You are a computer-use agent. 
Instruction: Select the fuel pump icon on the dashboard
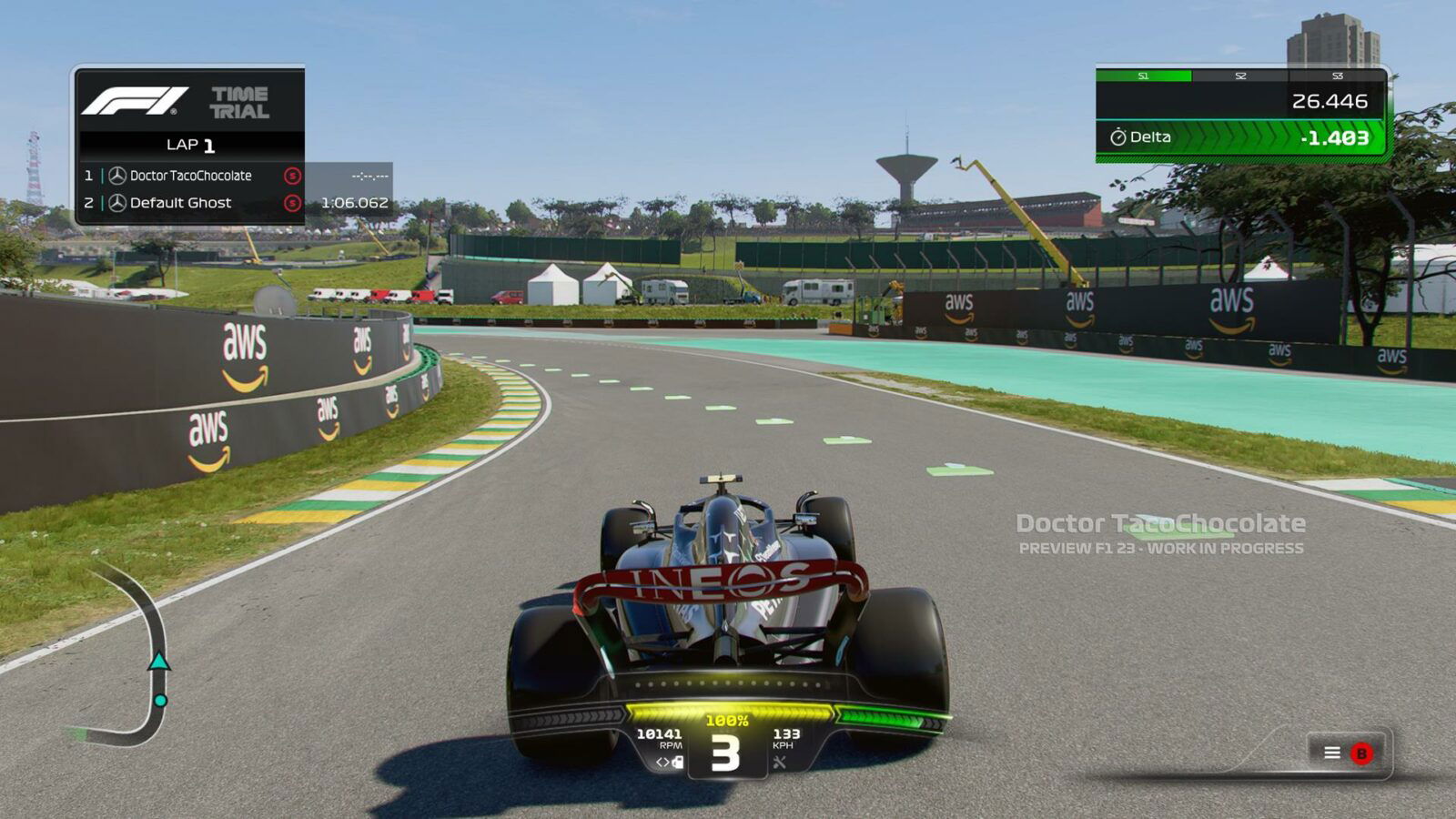(677, 763)
